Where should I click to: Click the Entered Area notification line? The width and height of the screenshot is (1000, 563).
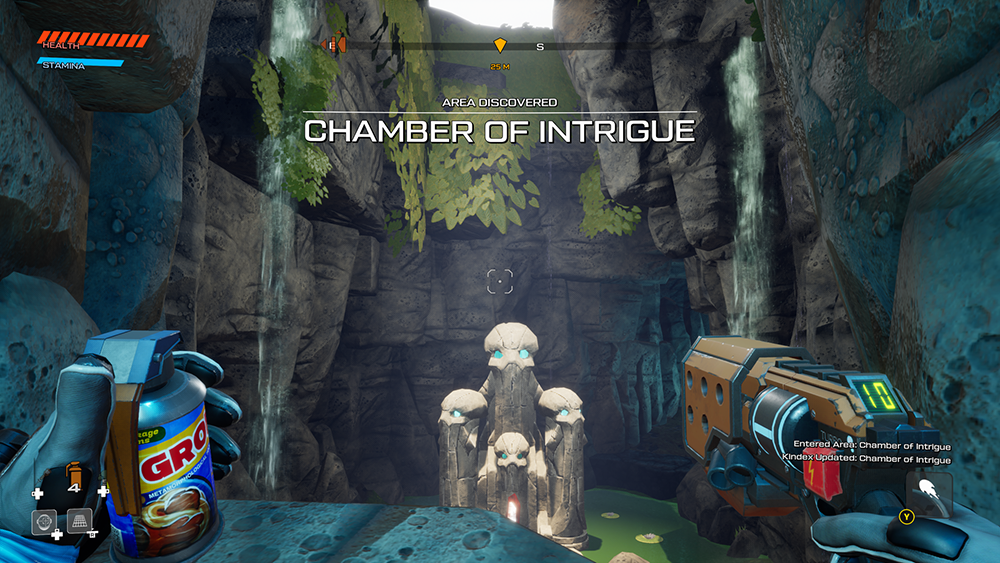click(871, 445)
